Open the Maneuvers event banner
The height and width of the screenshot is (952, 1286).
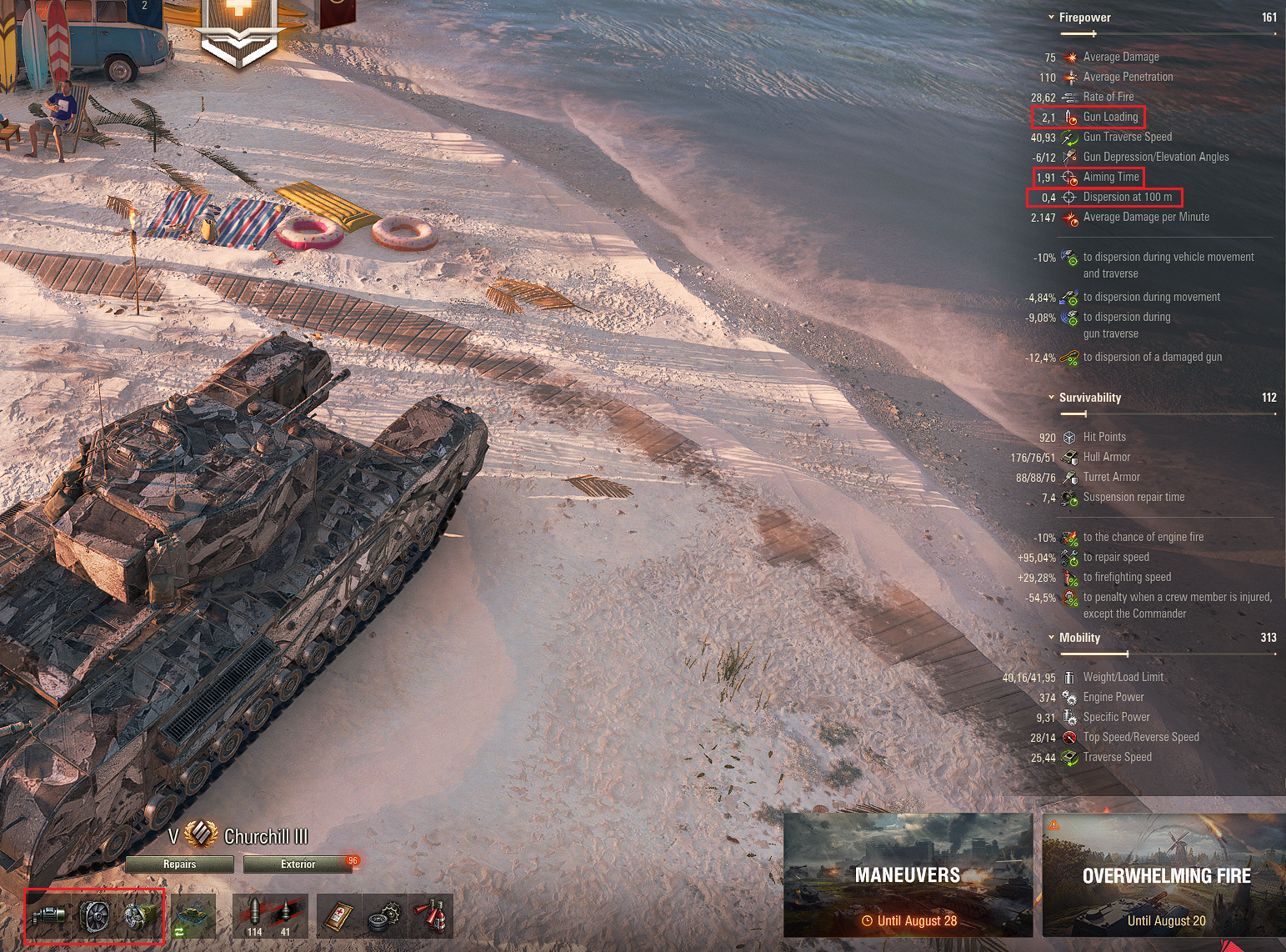(x=907, y=875)
